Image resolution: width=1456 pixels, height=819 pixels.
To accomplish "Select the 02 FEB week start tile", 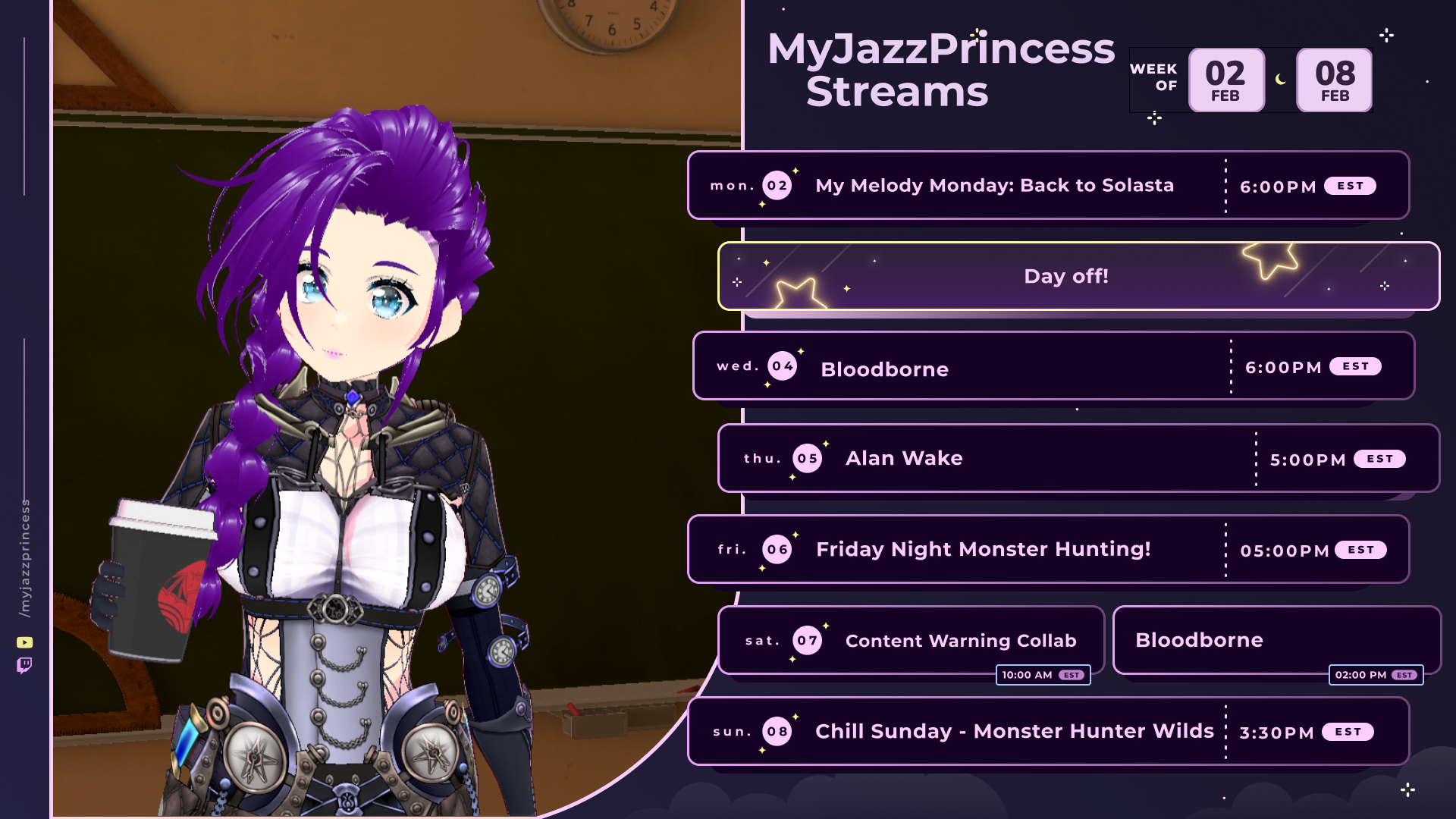I will coord(1225,80).
